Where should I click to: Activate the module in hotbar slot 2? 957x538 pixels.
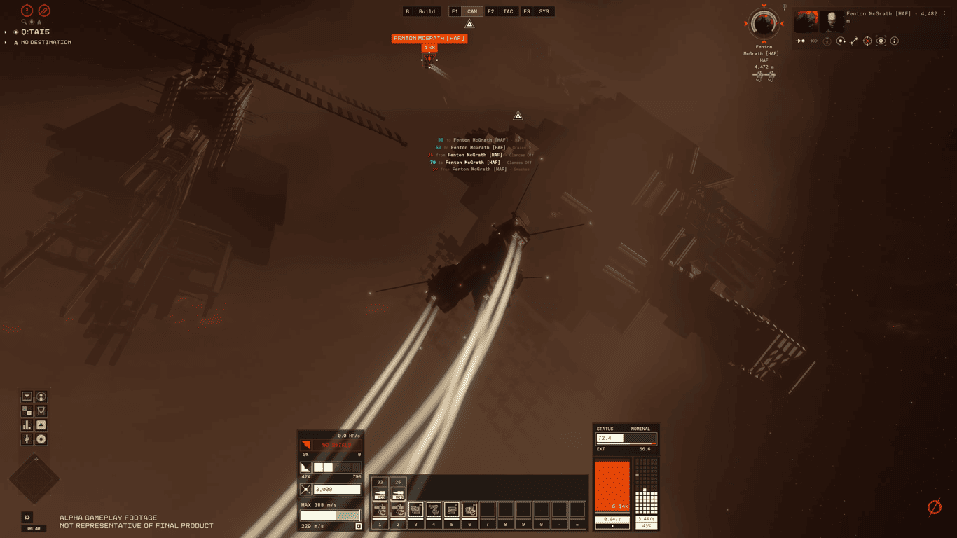pyautogui.click(x=397, y=510)
